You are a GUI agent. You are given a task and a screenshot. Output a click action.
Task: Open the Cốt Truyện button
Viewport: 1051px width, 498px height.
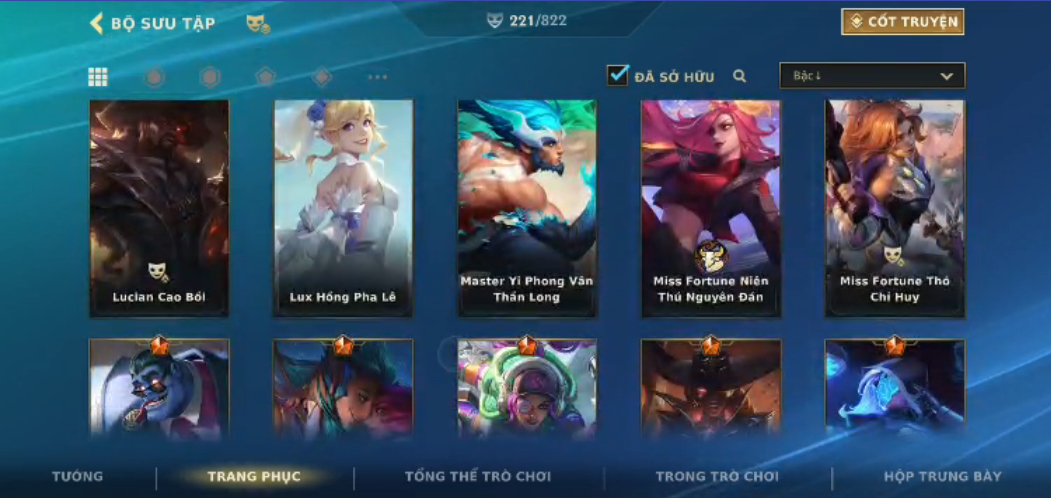pos(902,22)
